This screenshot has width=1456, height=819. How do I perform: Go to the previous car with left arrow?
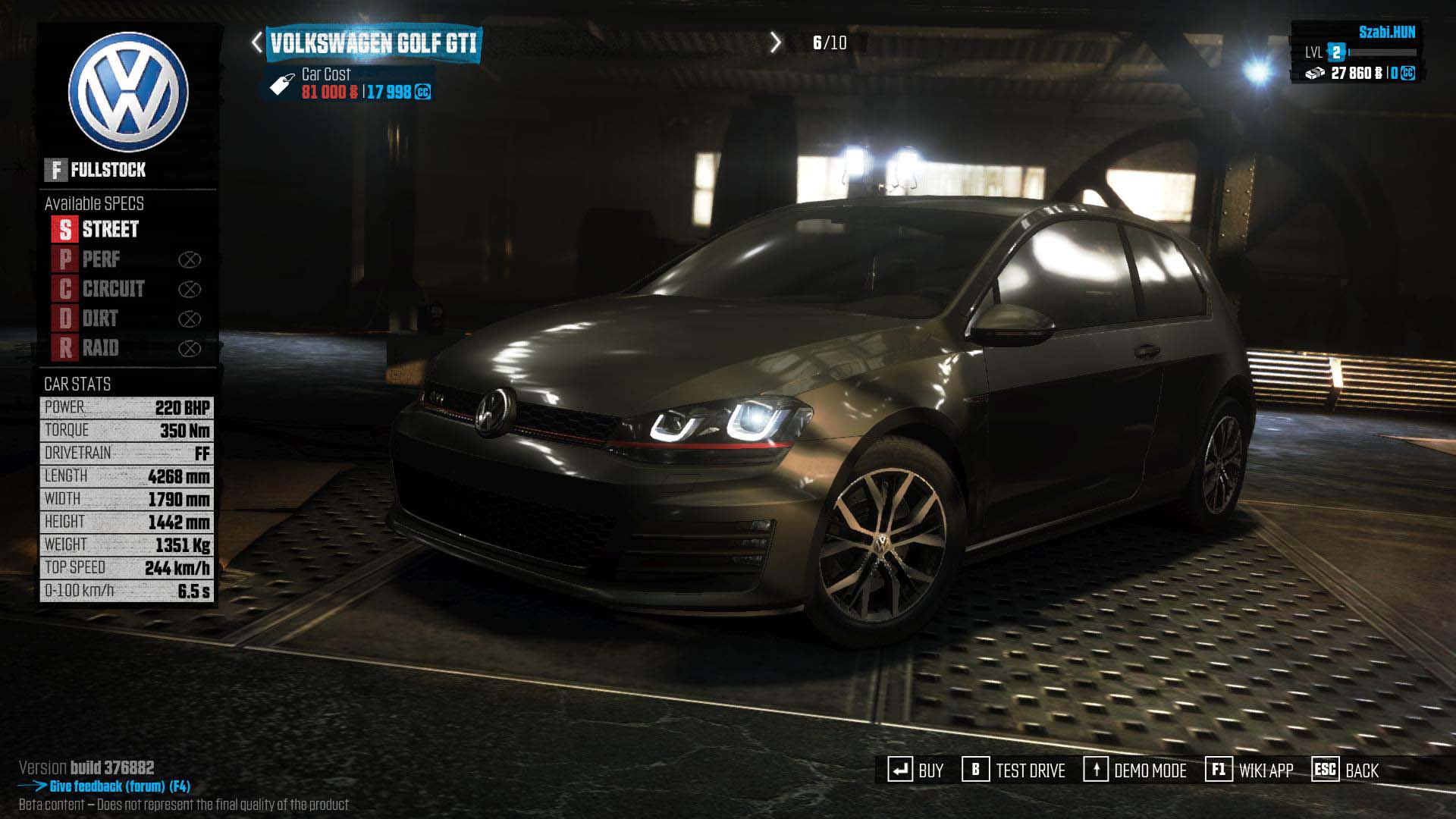point(257,42)
